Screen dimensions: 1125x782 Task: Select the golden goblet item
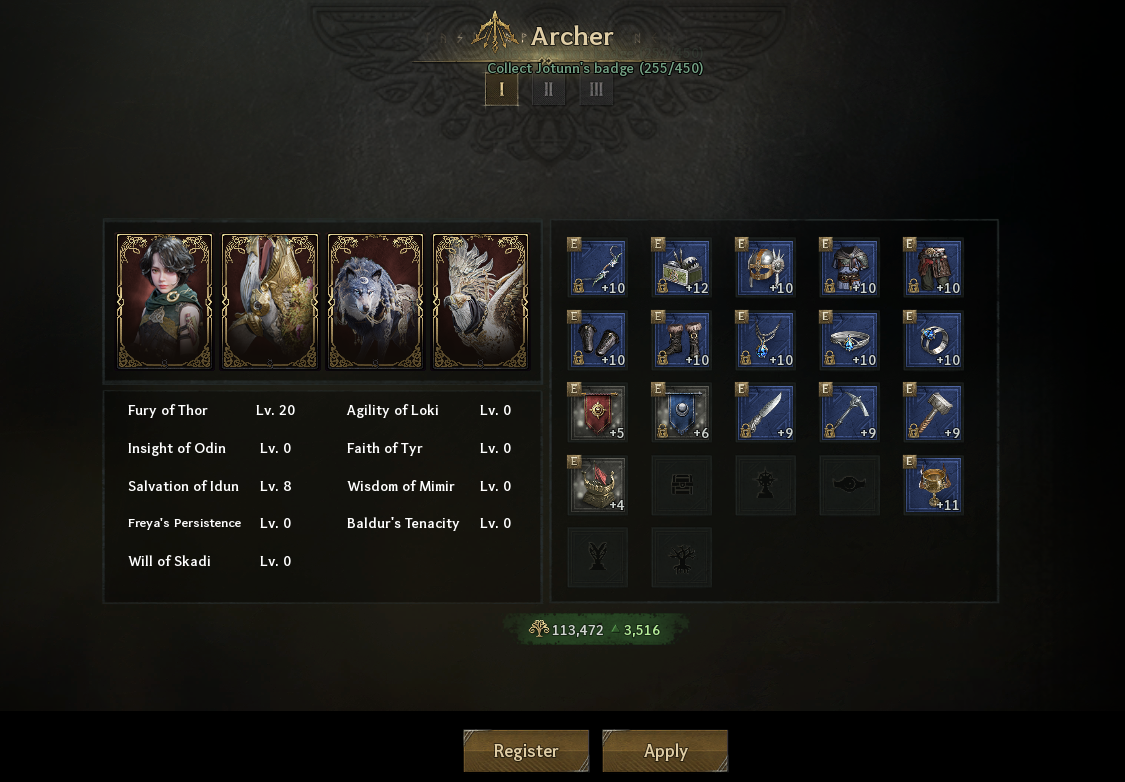click(x=934, y=486)
